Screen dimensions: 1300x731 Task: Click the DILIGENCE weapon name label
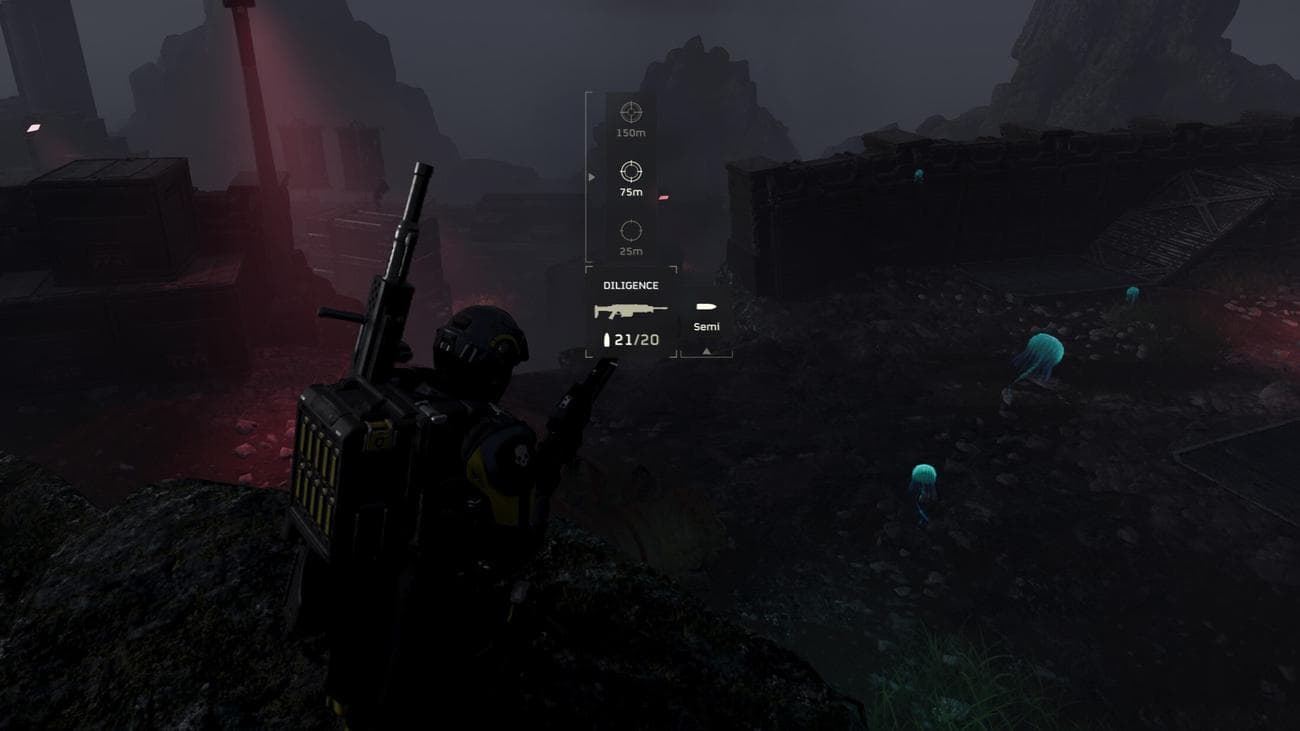pyautogui.click(x=630, y=286)
